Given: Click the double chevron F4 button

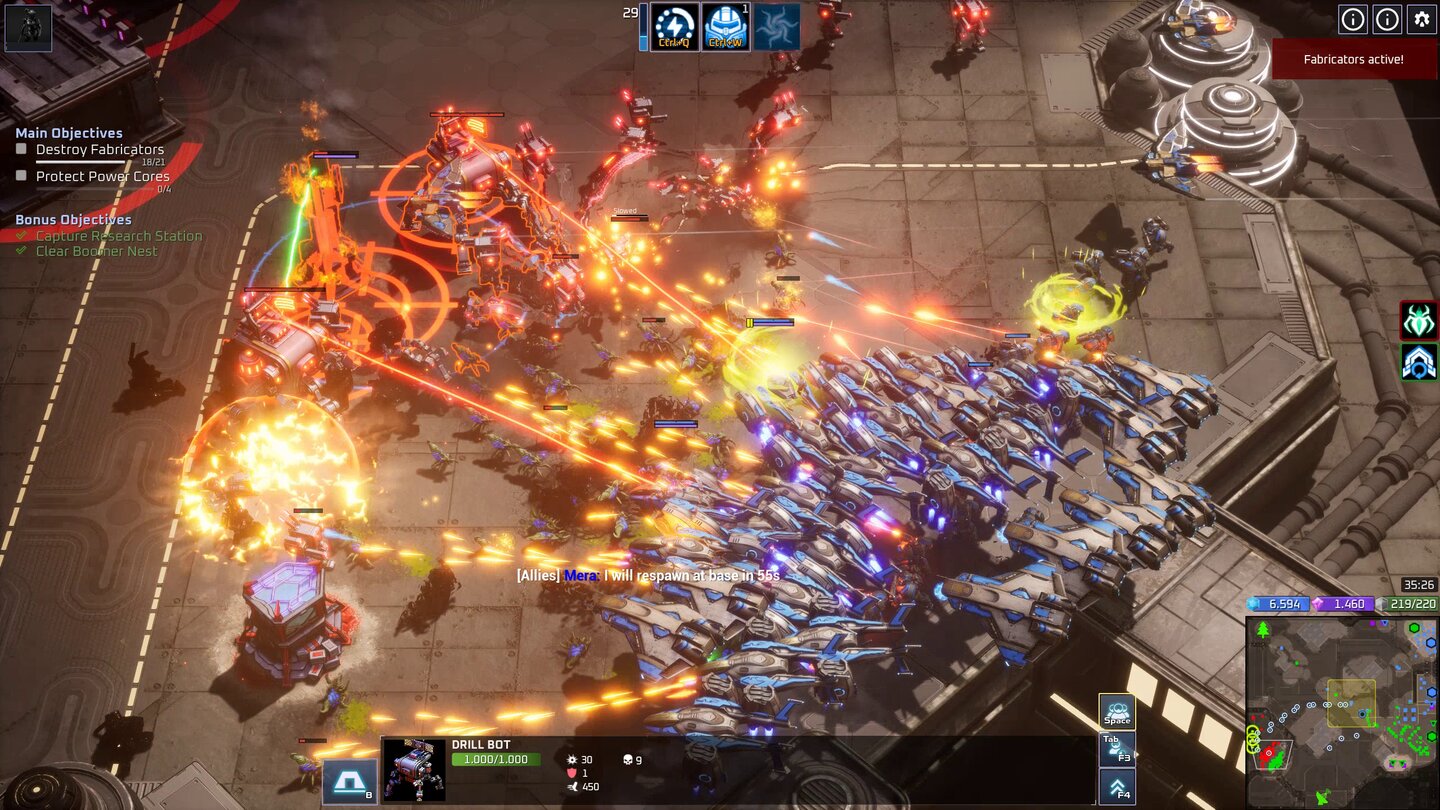Looking at the screenshot, I should click(1117, 787).
